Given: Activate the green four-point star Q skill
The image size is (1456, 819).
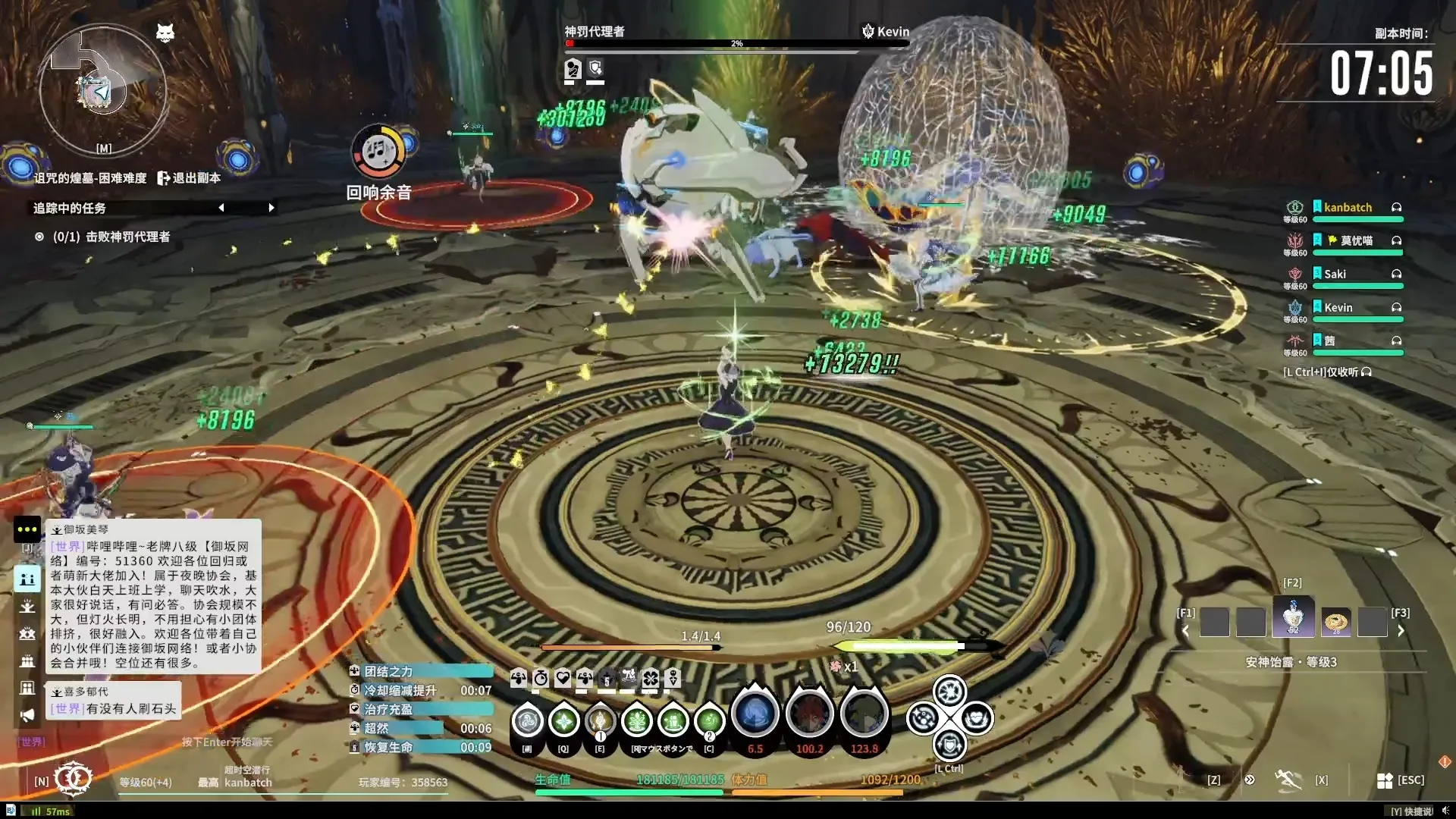Looking at the screenshot, I should point(563,721).
